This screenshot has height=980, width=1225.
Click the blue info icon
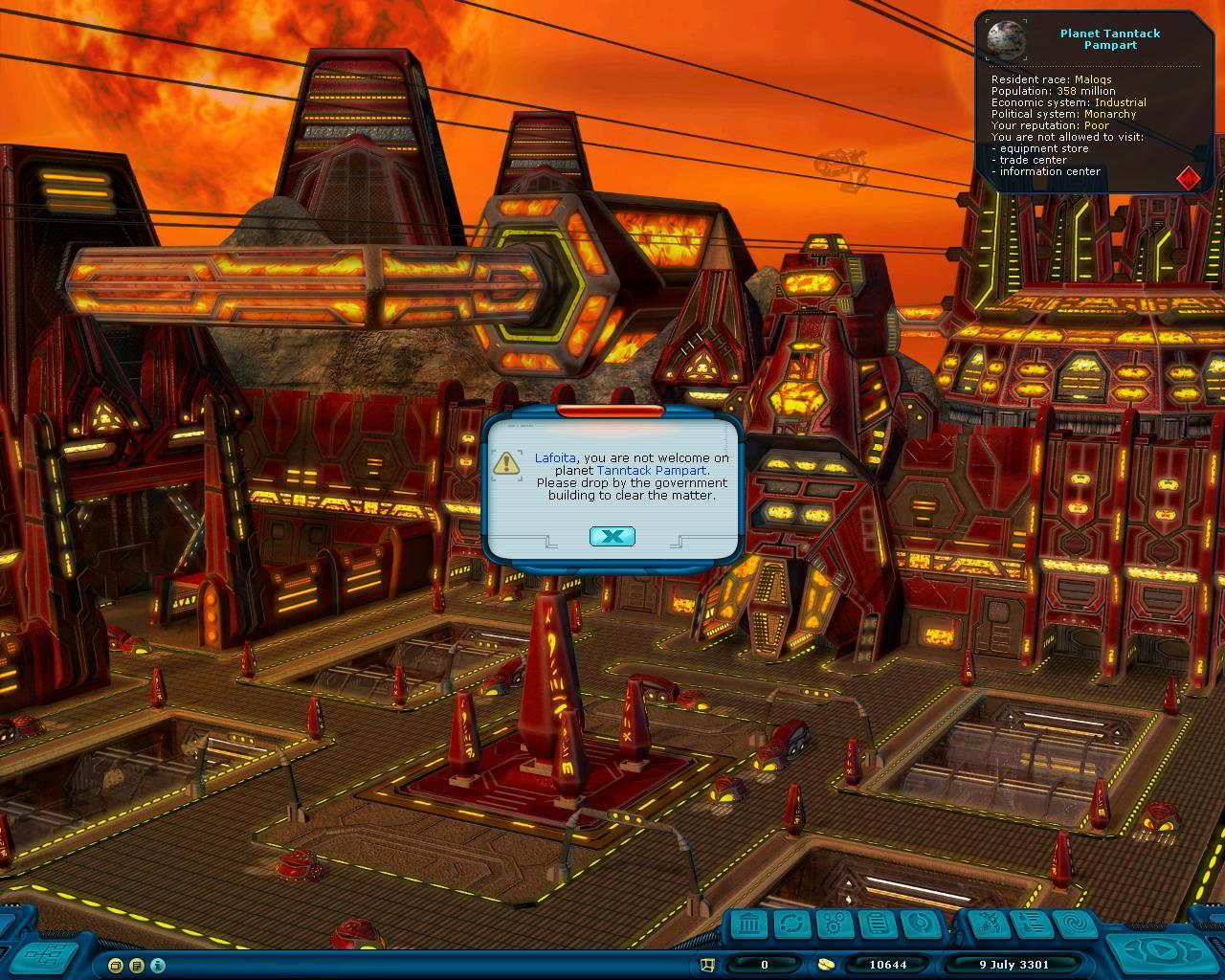(158, 965)
